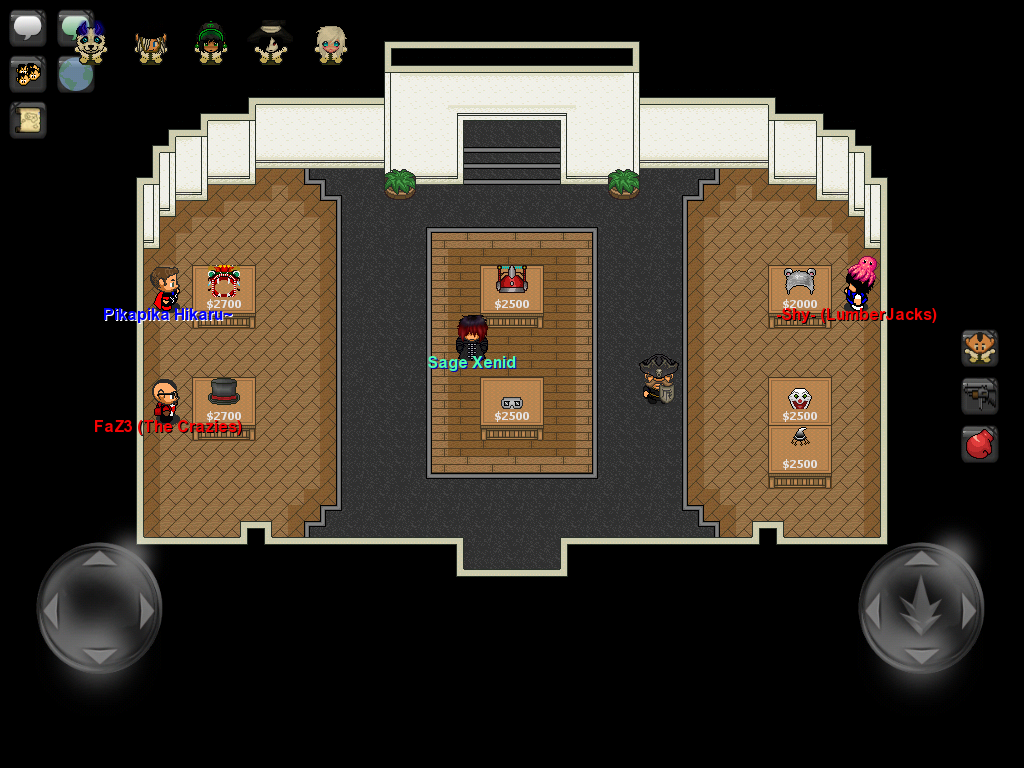Select the submachine gun weapon button
Screen dimensions: 1024x768
pos(980,396)
